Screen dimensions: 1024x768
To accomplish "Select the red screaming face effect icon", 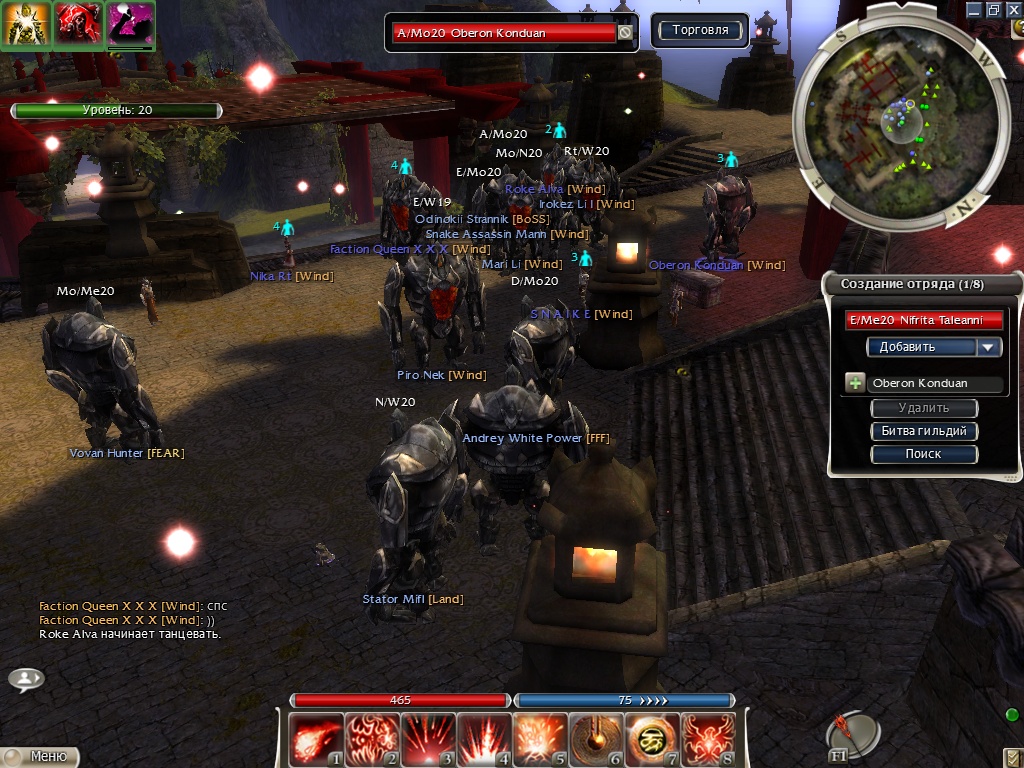I will 77,24.
